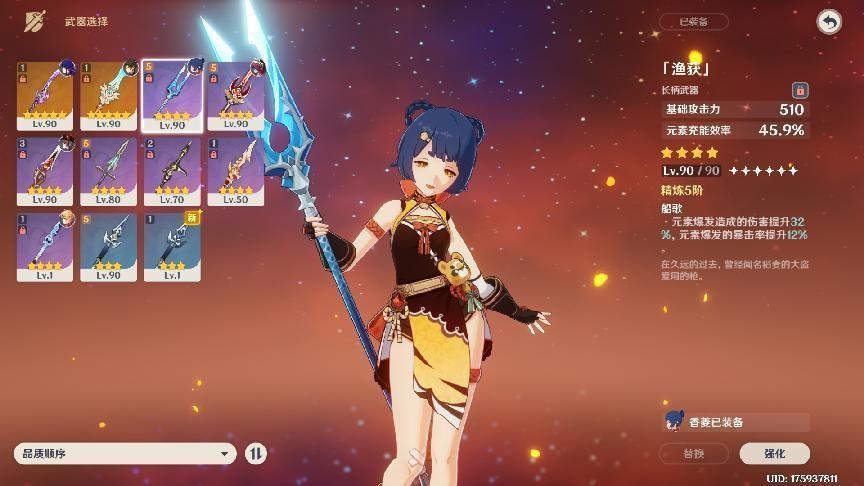Image resolution: width=864 pixels, height=486 pixels.
Task: Select the Lv.50 polearm card
Action: click(x=235, y=172)
